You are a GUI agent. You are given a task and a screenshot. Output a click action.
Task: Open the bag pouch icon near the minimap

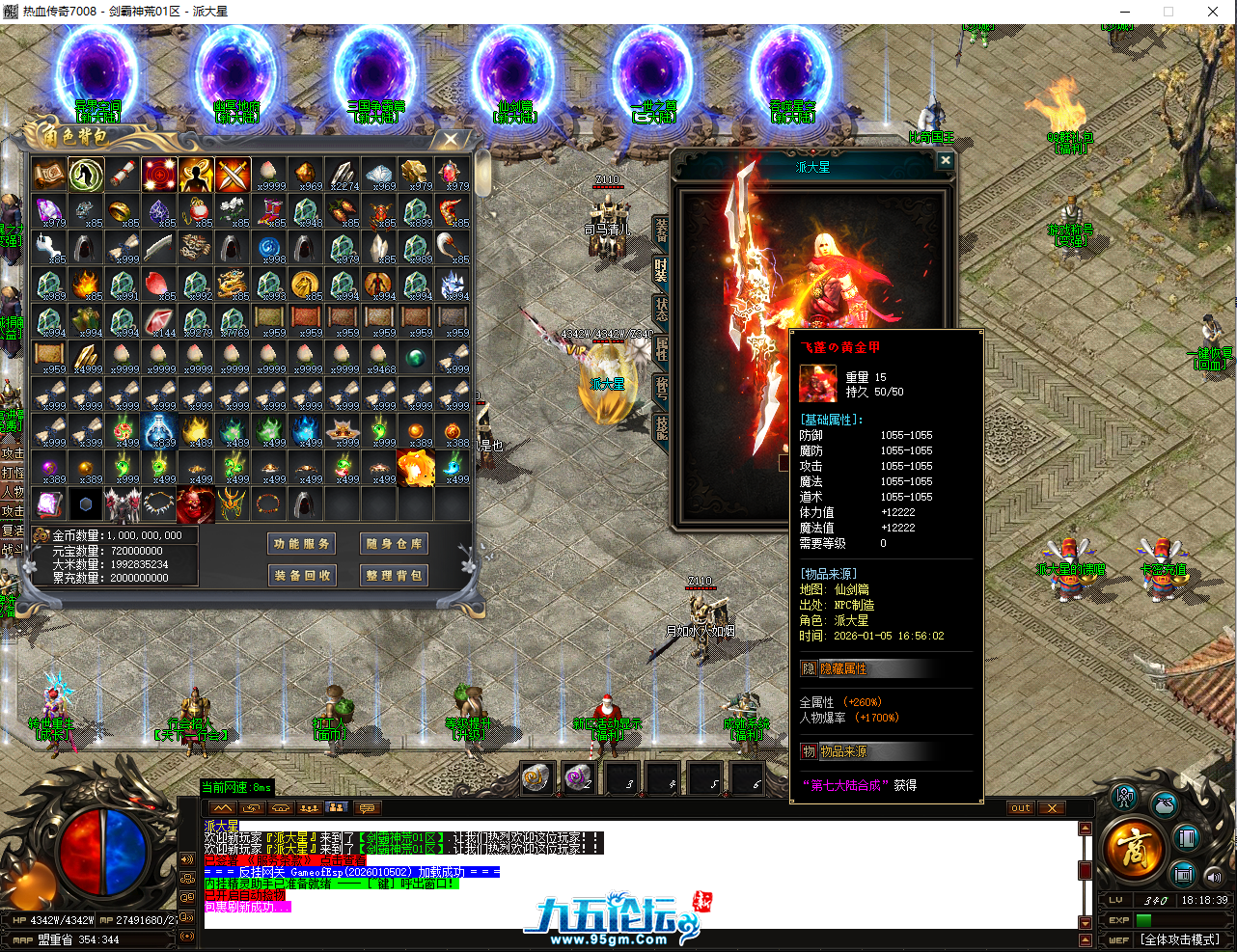pos(1165,805)
